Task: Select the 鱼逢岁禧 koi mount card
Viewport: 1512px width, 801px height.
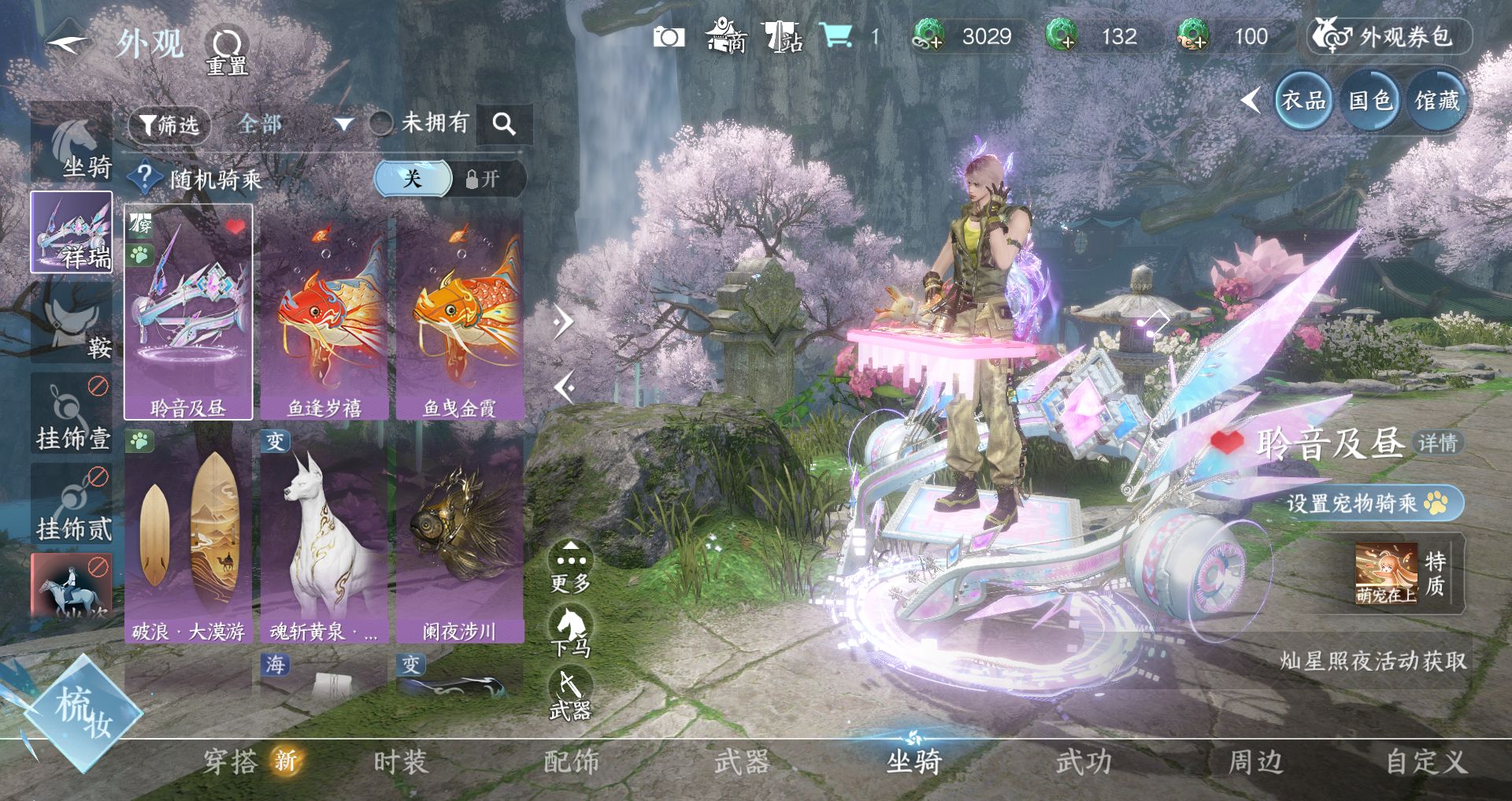Action: pos(324,315)
